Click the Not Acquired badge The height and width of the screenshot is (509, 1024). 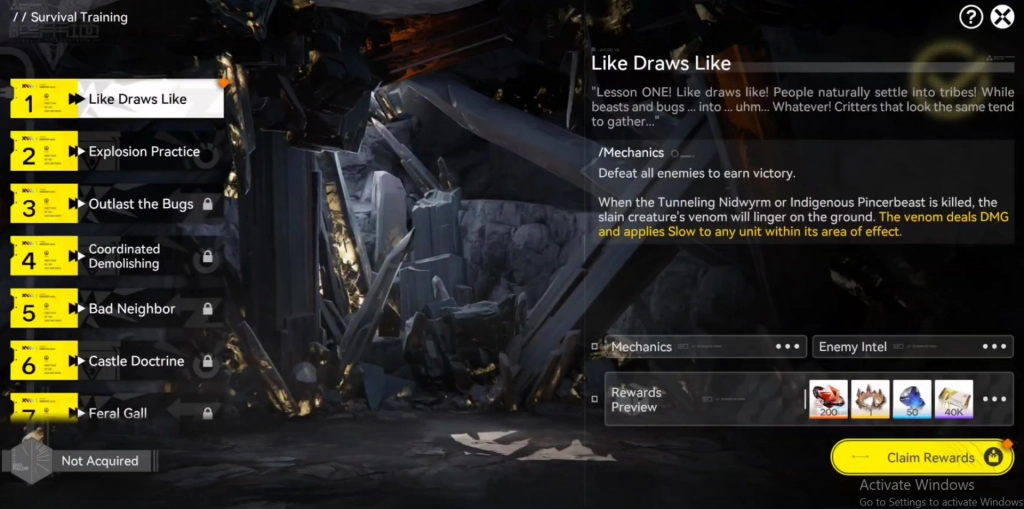pos(98,461)
